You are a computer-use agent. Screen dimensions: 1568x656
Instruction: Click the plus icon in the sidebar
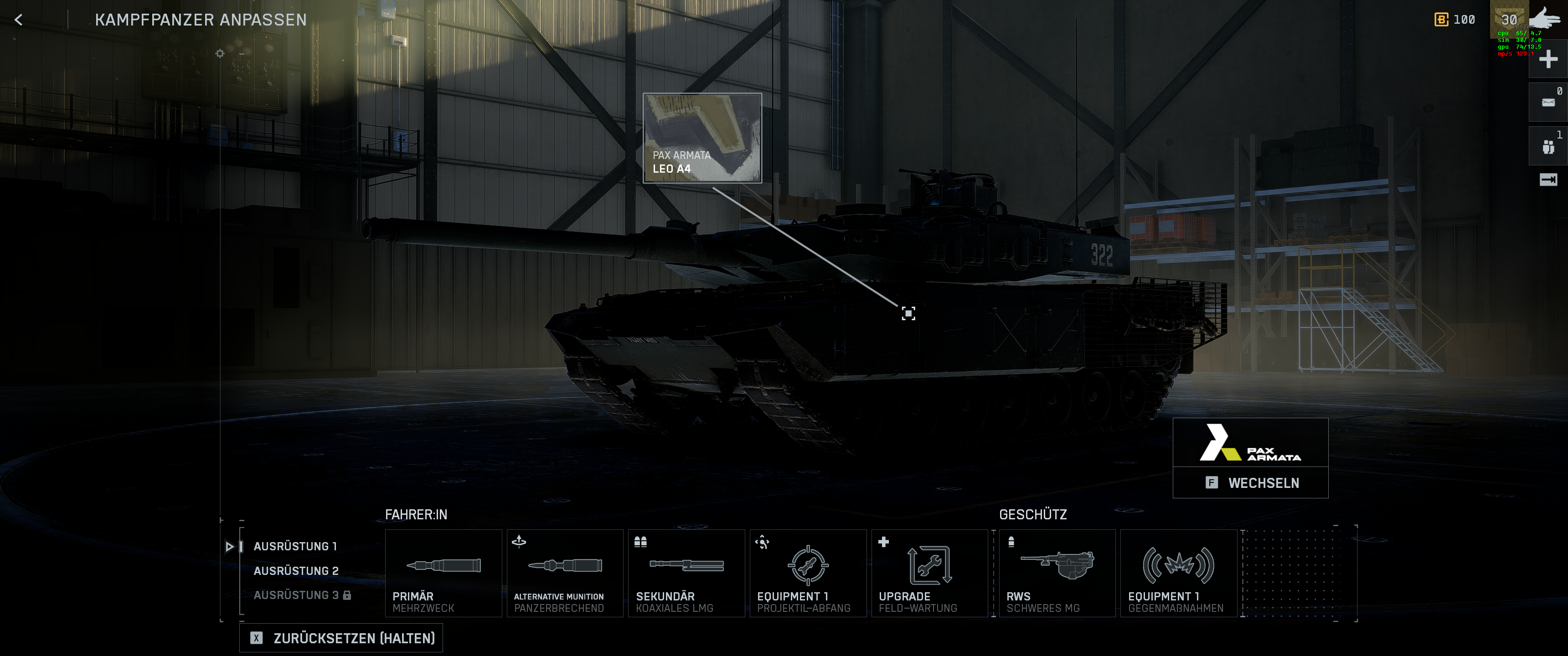(1547, 60)
